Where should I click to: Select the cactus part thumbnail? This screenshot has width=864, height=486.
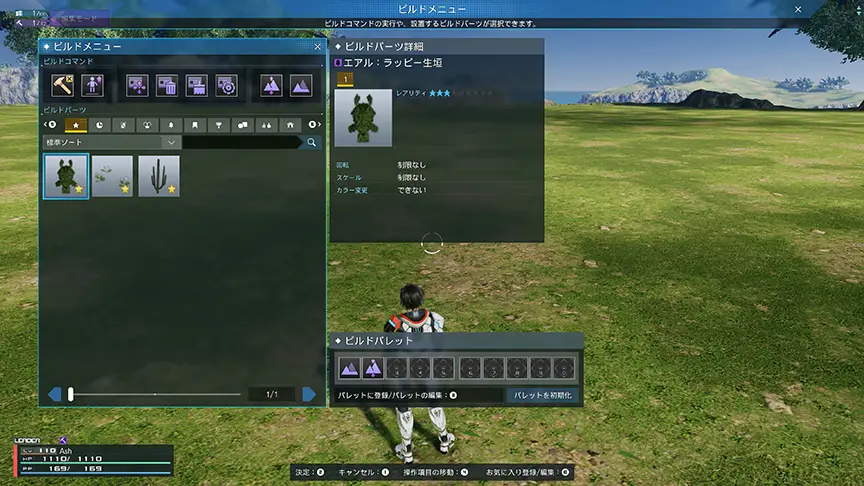(159, 176)
